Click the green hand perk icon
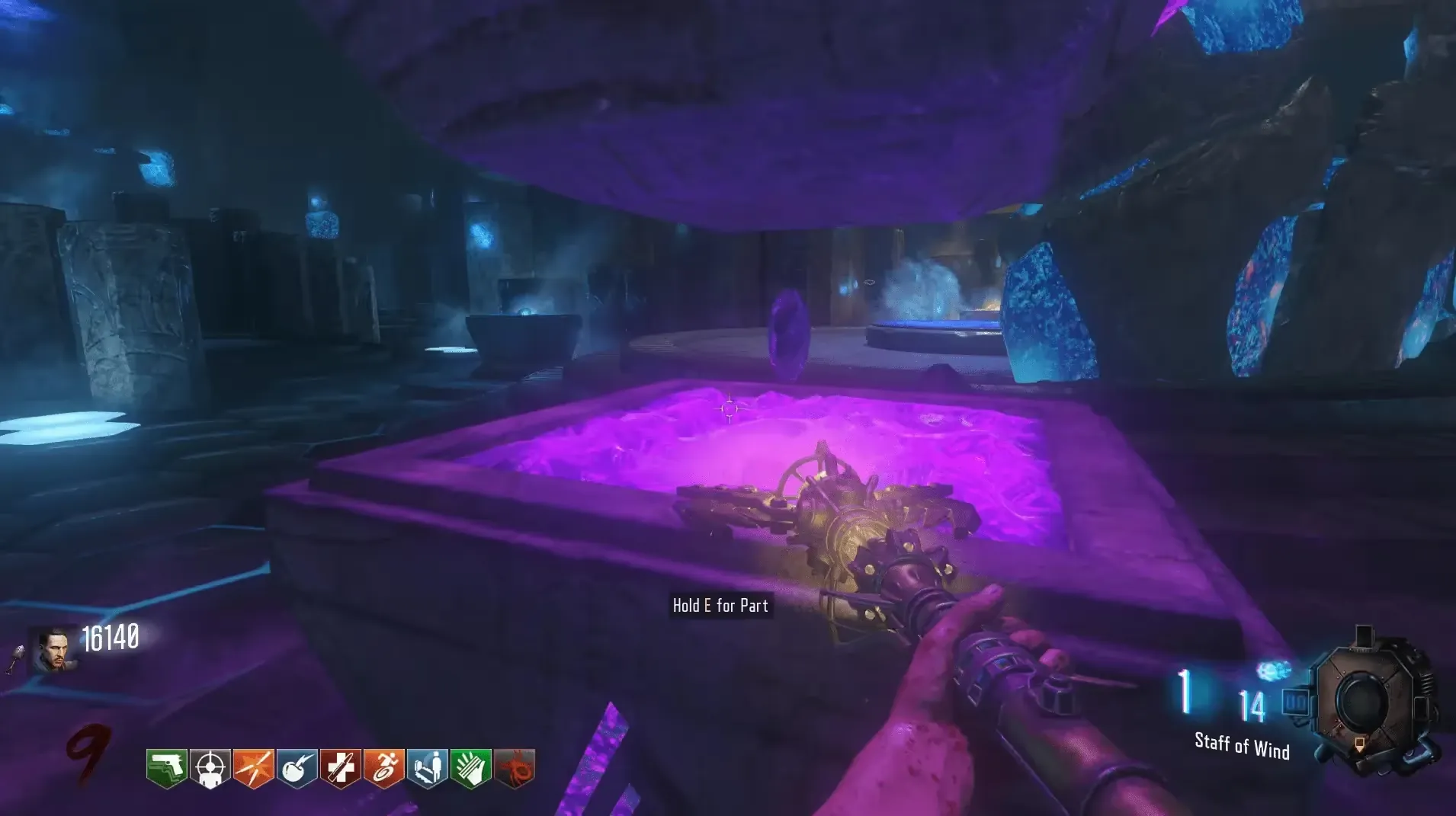This screenshot has height=816, width=1456. point(470,768)
